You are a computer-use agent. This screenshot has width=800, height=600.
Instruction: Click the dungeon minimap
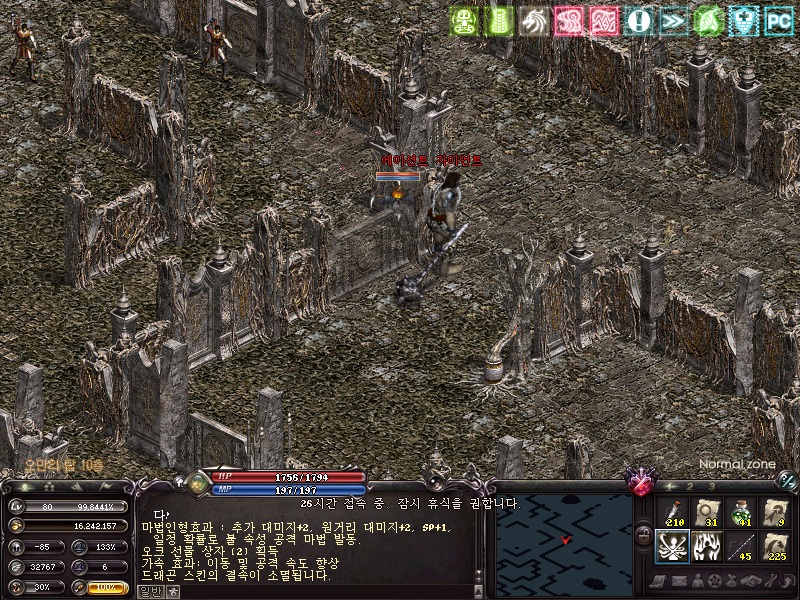(564, 541)
